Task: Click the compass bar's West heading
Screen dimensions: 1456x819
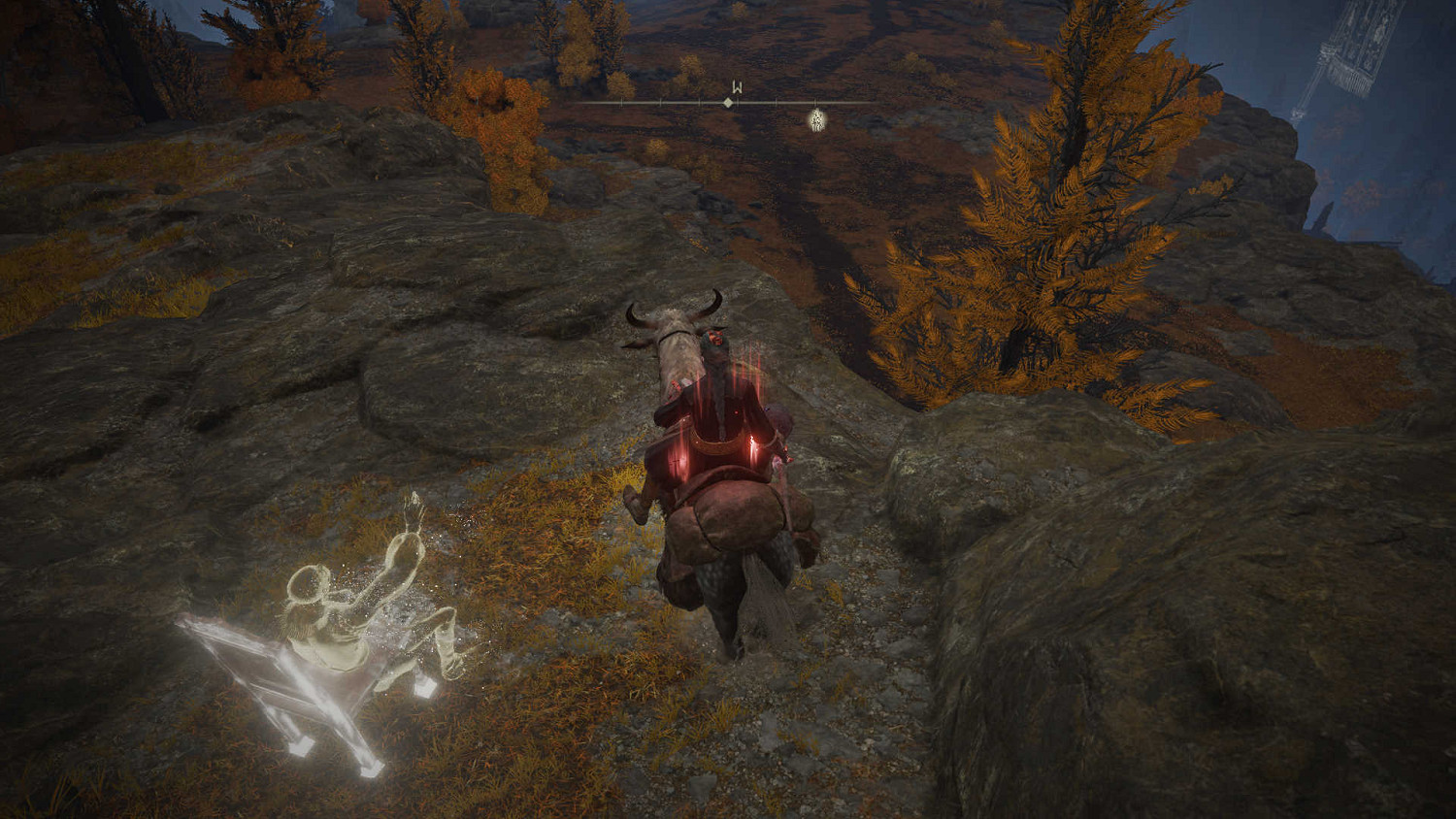Action: (x=737, y=88)
